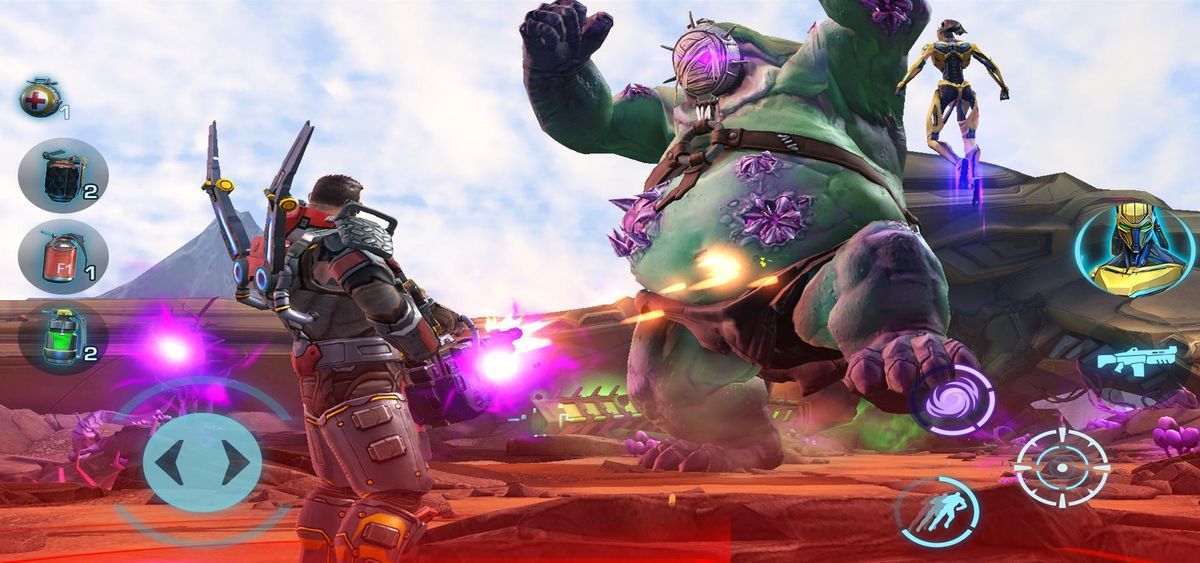The width and height of the screenshot is (1200, 563).
Task: Fire using the crosshair button
Action: coord(1061,467)
